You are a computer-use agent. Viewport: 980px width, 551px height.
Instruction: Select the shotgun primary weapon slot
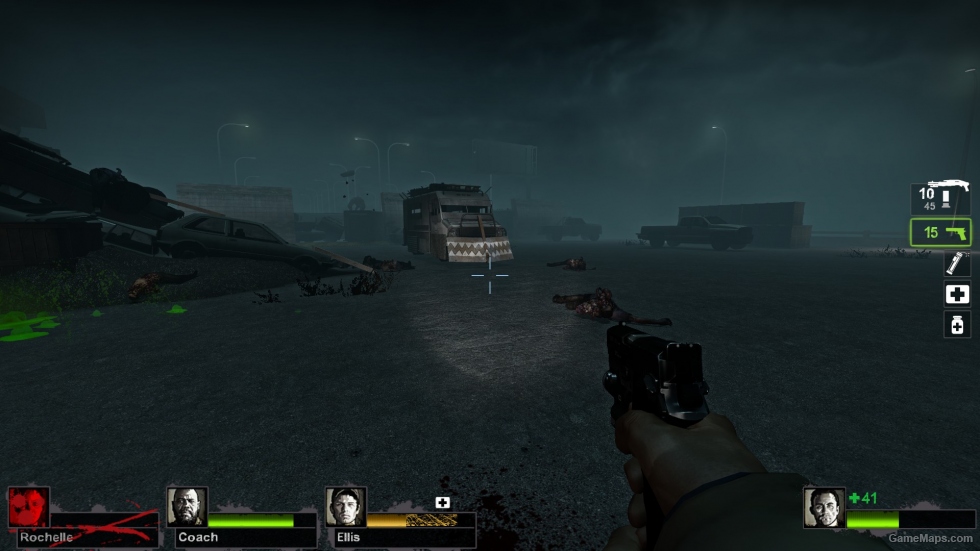940,198
